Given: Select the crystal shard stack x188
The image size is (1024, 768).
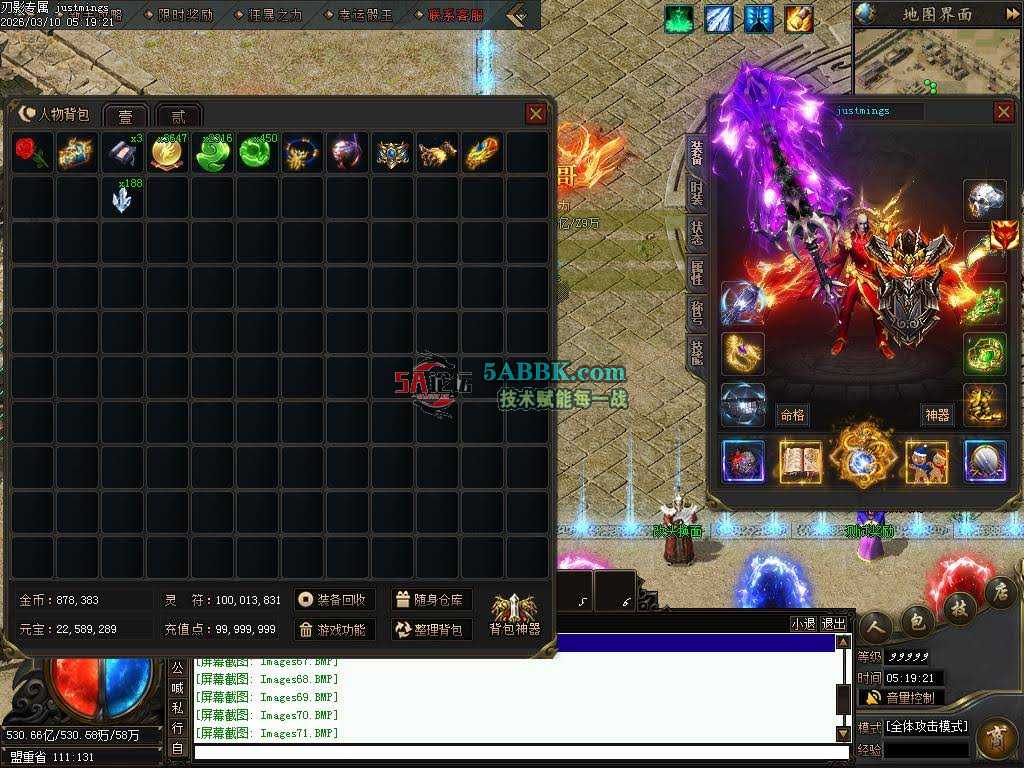Looking at the screenshot, I should (123, 199).
